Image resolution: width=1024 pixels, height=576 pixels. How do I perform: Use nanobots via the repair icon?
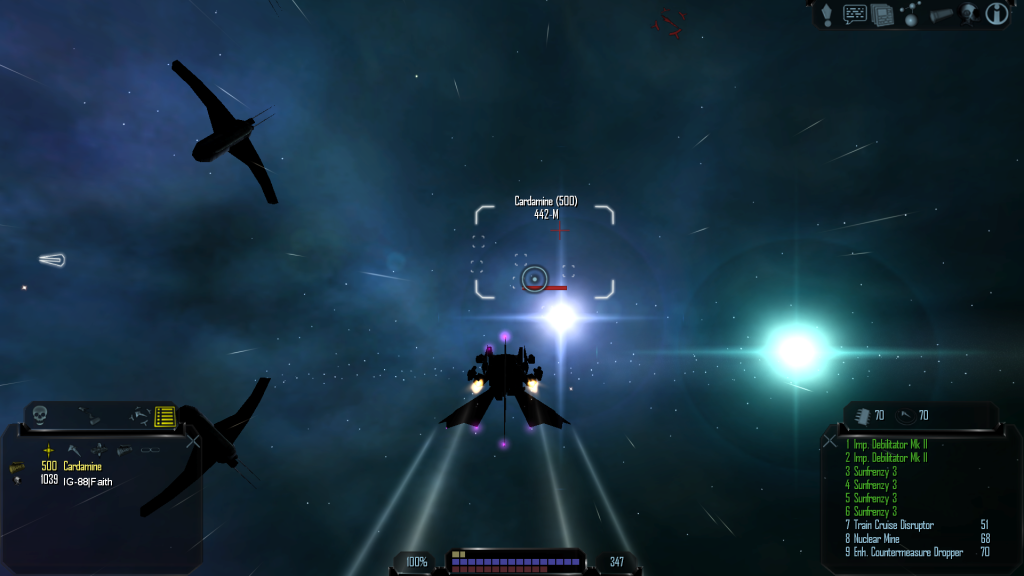tap(862, 416)
